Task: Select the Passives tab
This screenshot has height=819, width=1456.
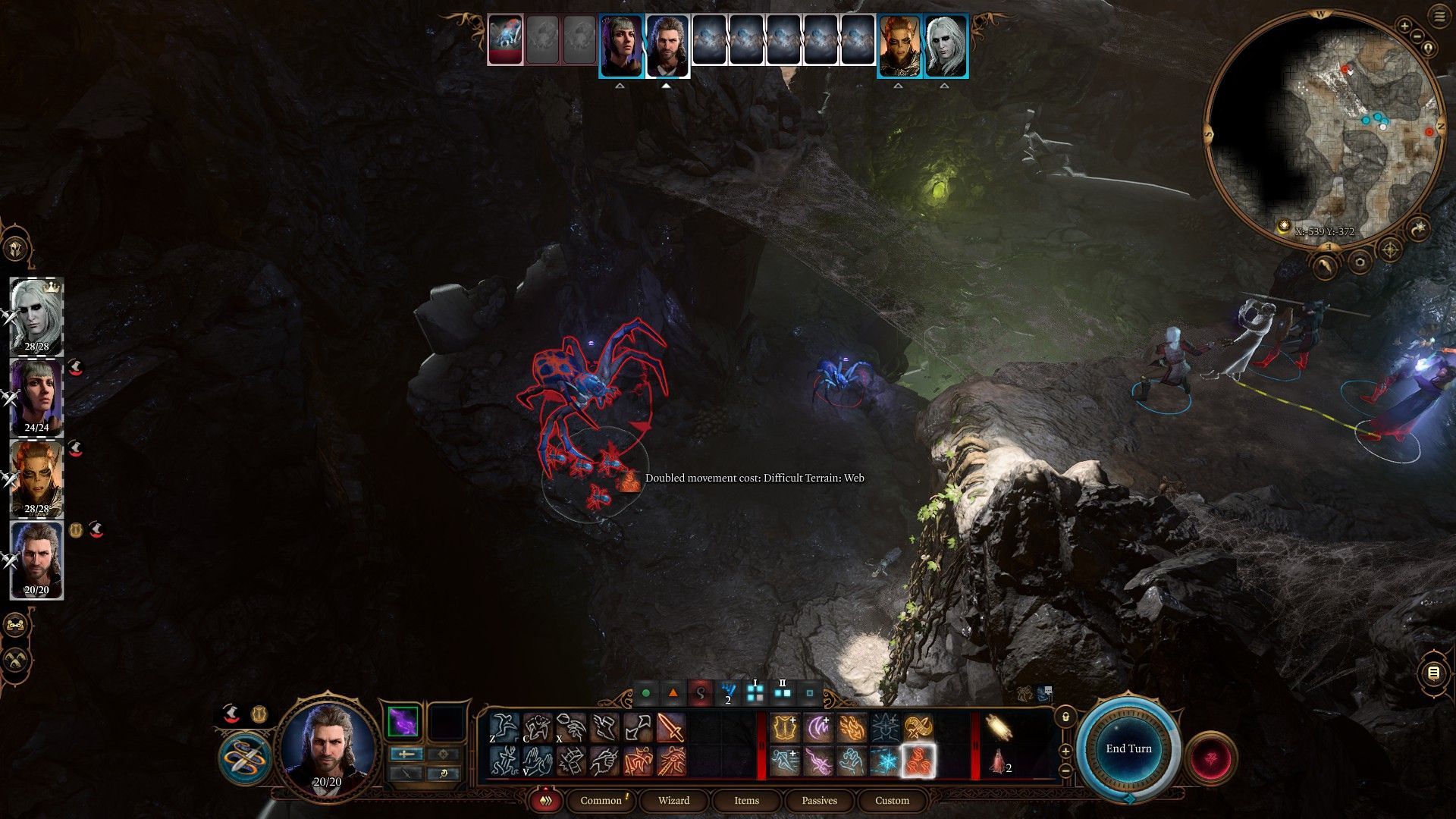Action: tap(819, 800)
